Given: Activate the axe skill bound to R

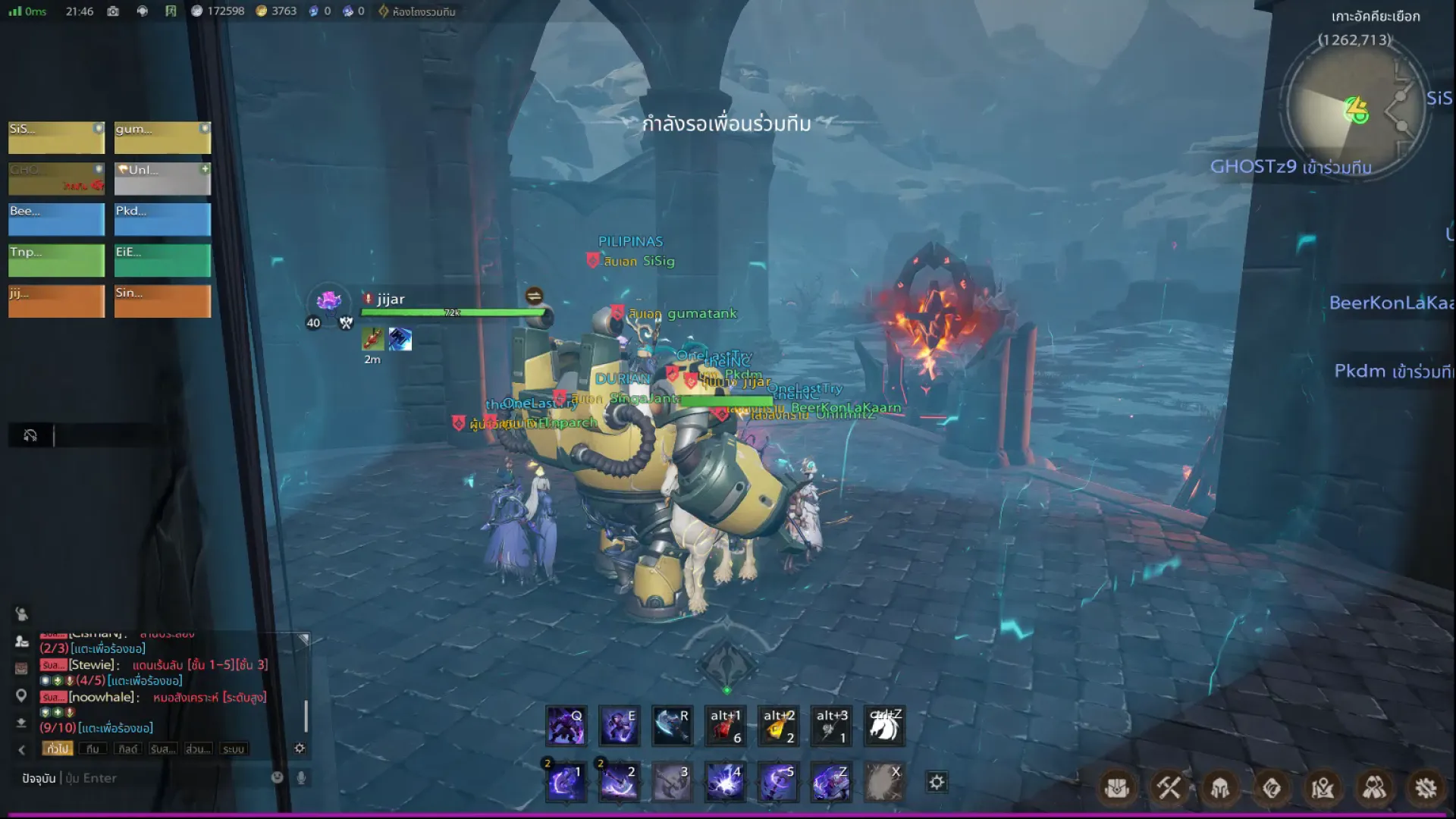Looking at the screenshot, I should [672, 726].
